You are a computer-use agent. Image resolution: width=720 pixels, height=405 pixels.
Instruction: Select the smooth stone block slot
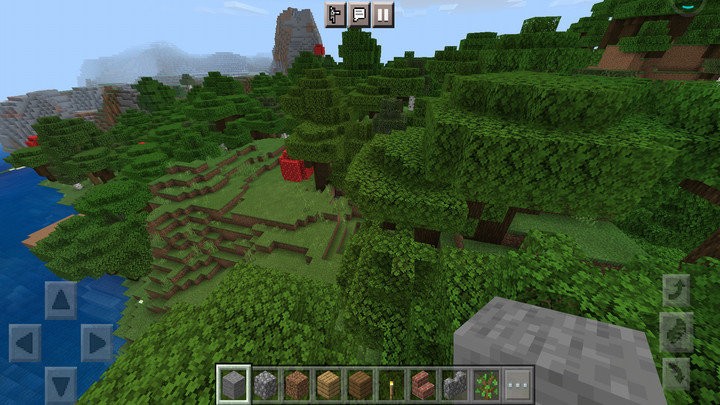233,383
